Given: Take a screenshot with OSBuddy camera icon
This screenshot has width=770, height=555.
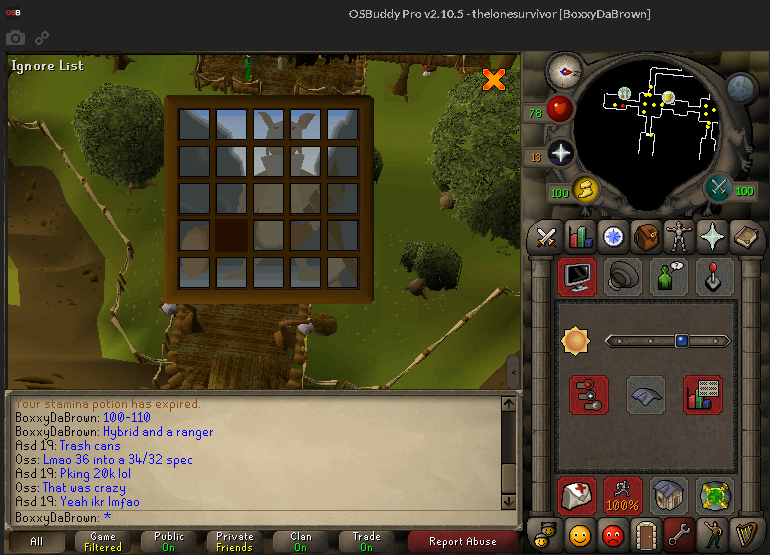Looking at the screenshot, I should [x=15, y=38].
